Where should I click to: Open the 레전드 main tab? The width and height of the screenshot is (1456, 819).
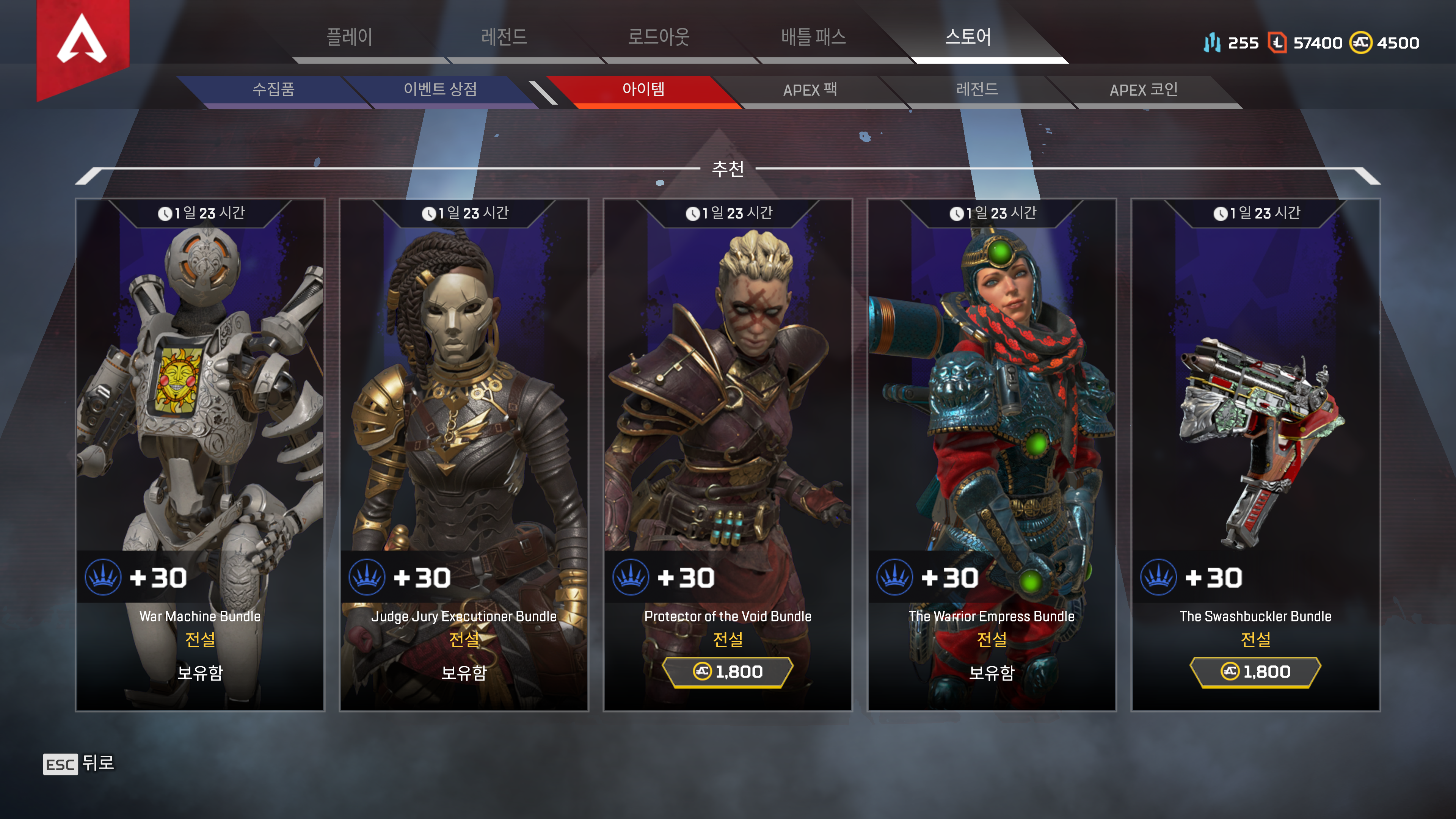tap(504, 37)
